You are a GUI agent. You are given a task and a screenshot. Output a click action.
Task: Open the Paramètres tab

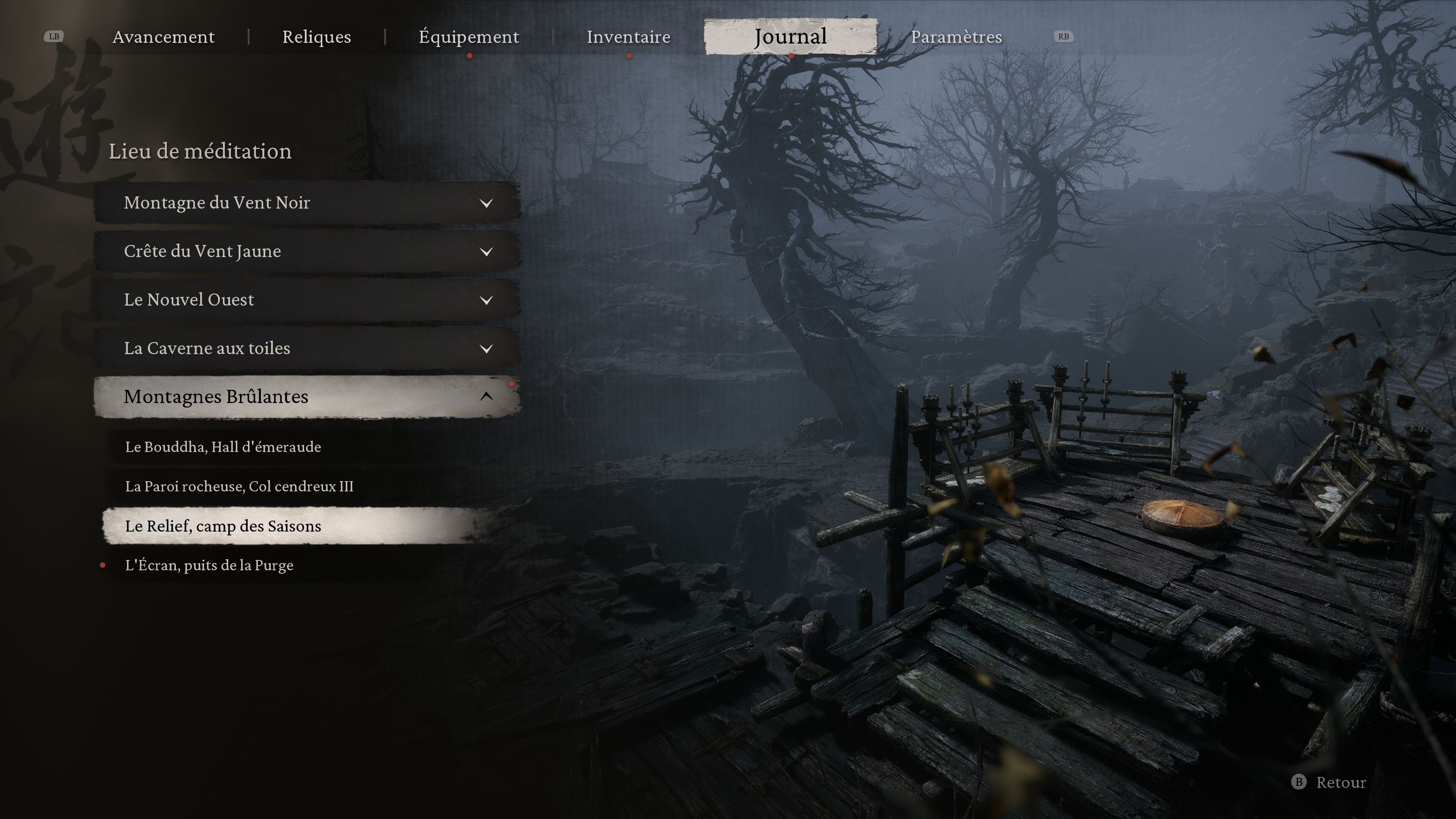point(956,37)
